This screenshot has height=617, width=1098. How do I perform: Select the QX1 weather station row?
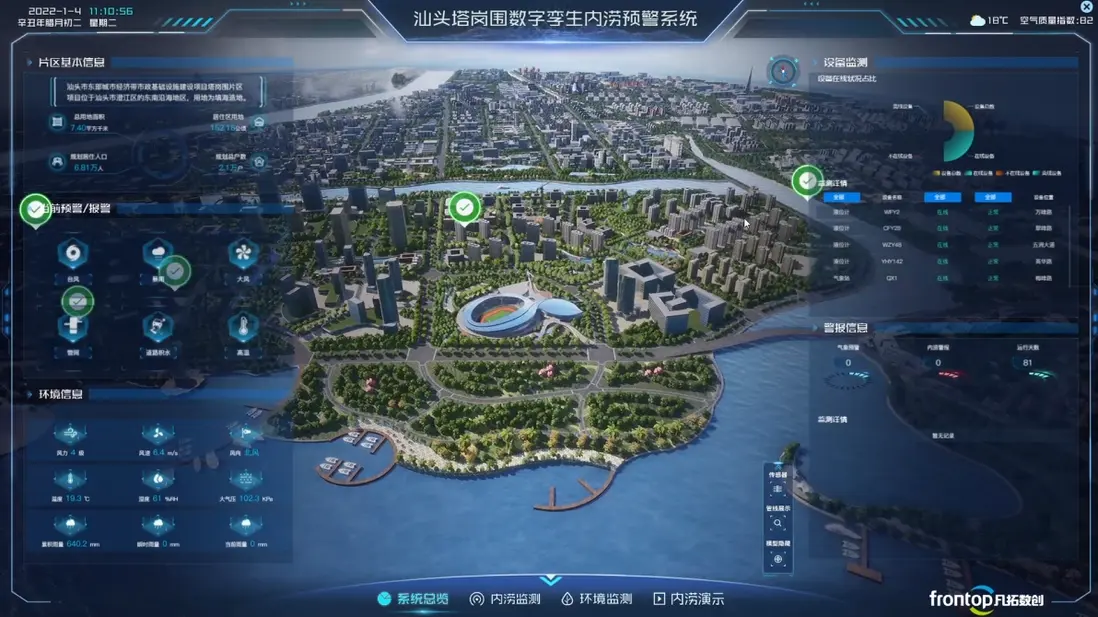pos(891,279)
